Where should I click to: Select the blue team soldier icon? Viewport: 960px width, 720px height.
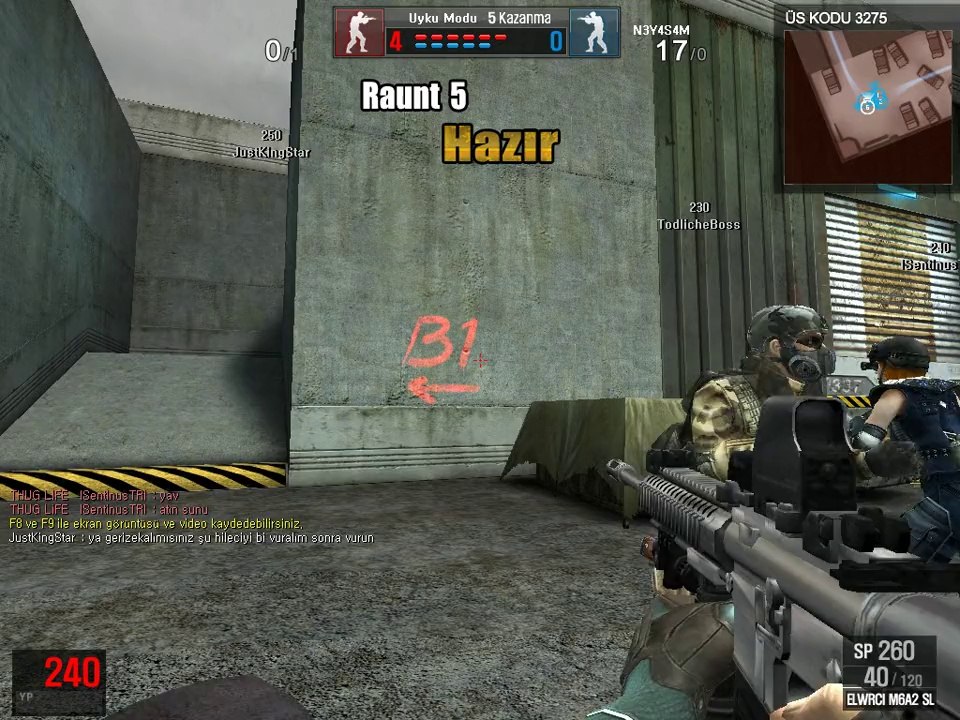594,32
